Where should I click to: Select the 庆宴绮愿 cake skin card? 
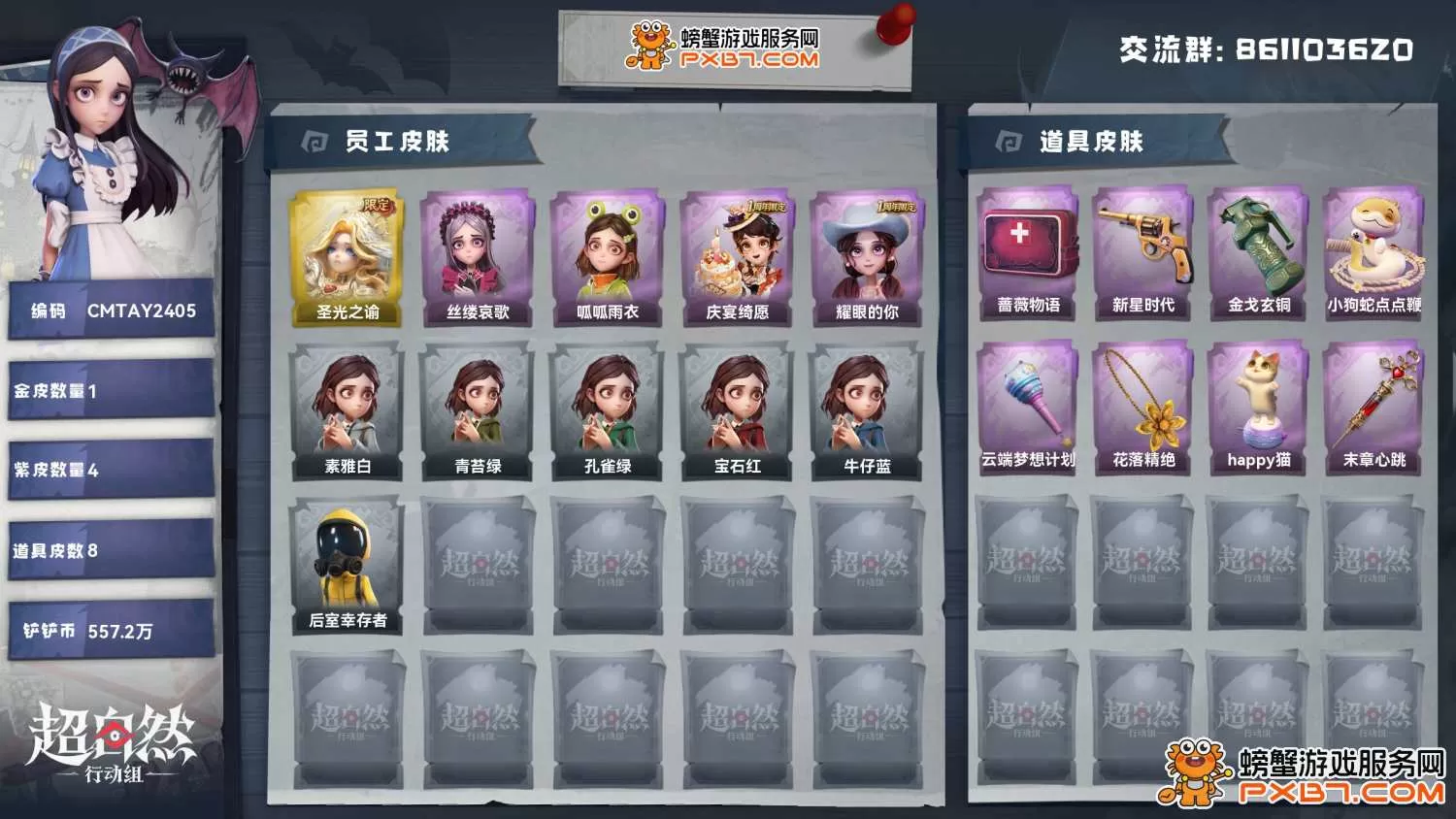coord(737,257)
